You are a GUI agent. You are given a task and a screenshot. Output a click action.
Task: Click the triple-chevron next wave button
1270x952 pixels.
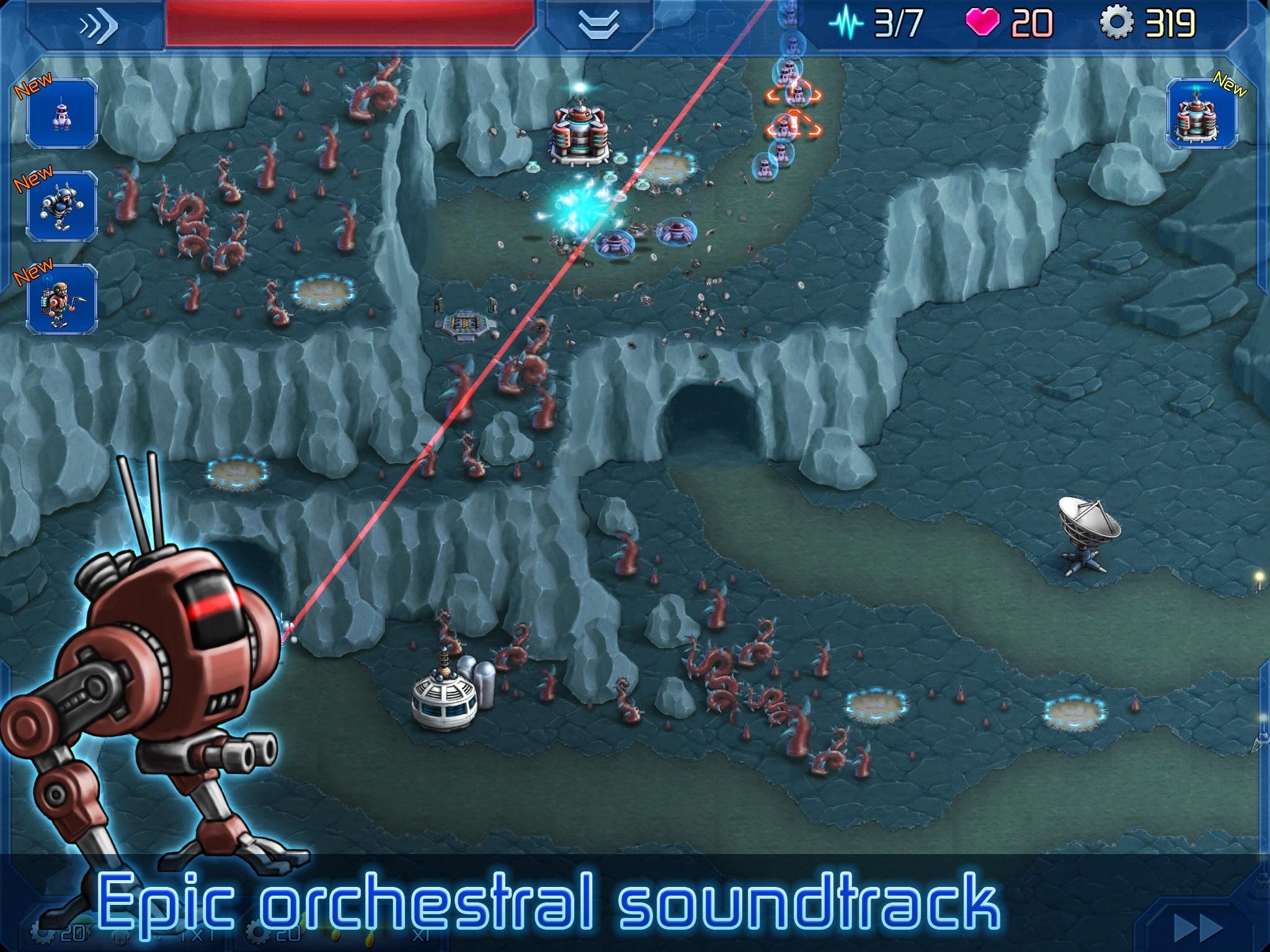pyautogui.click(x=98, y=26)
